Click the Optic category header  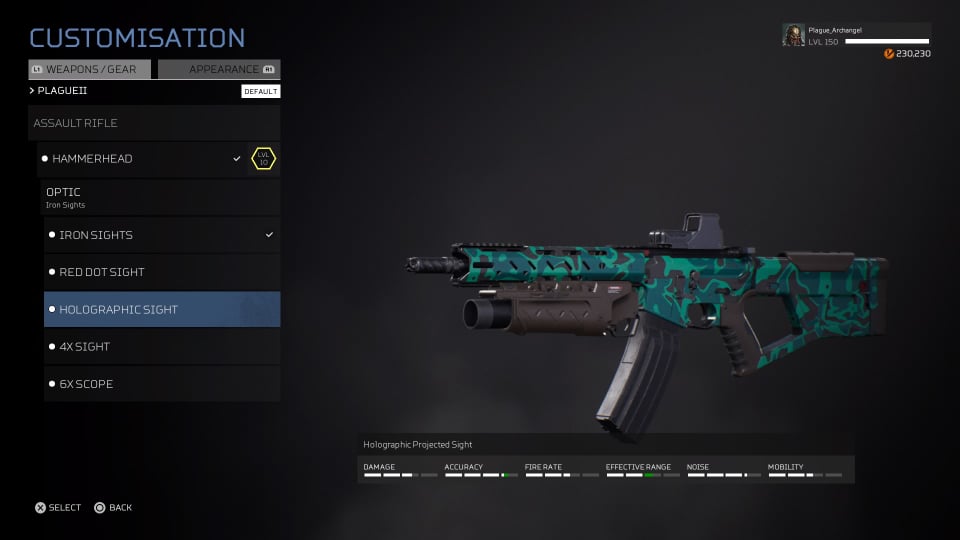pyautogui.click(x=161, y=196)
